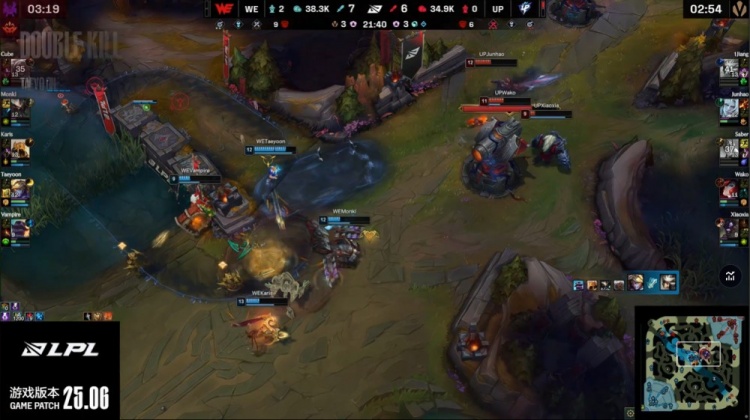
Task: Select Saber's champion portrait
Action: [x=730, y=149]
